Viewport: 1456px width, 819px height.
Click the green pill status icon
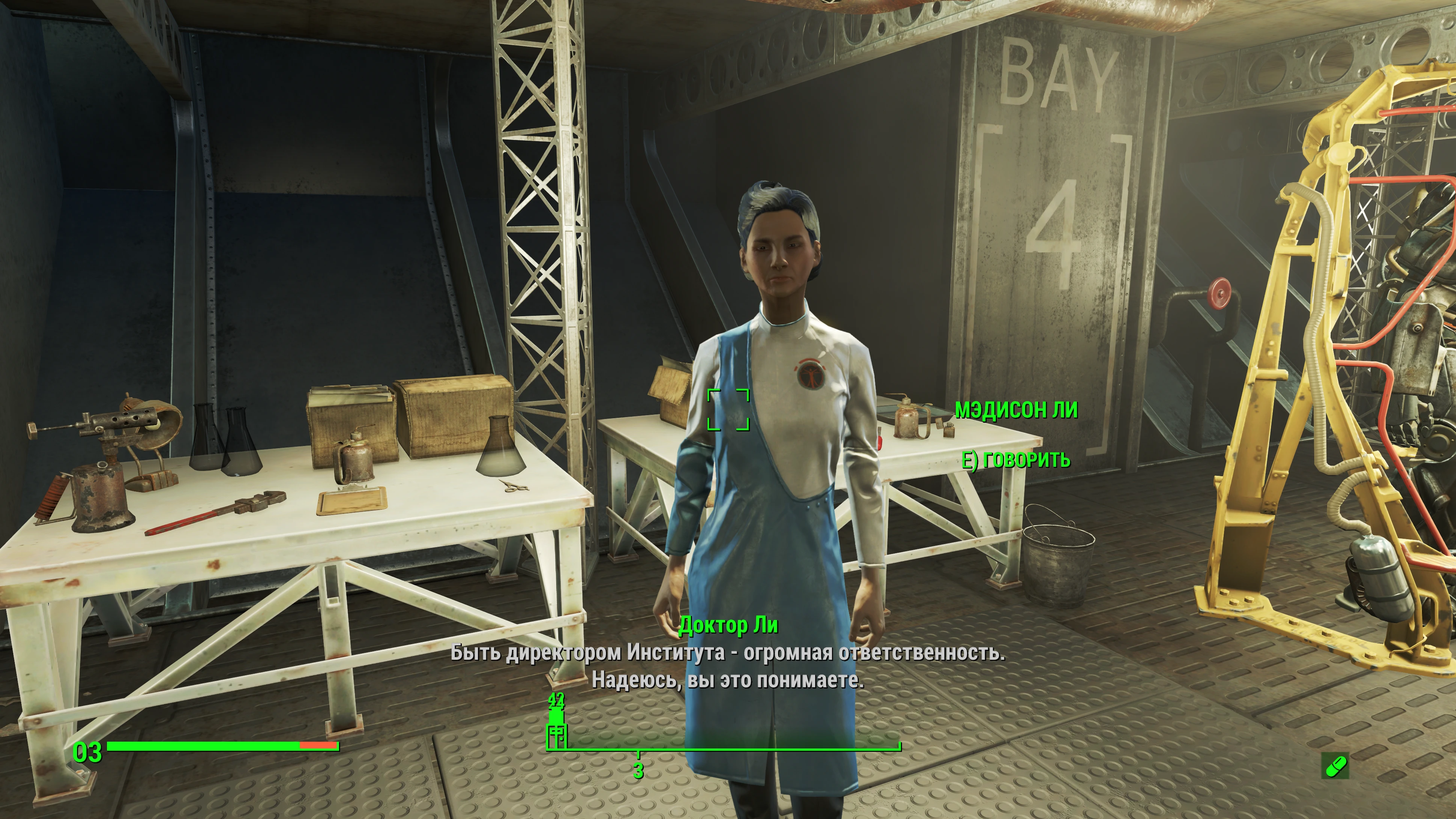coord(1335,766)
